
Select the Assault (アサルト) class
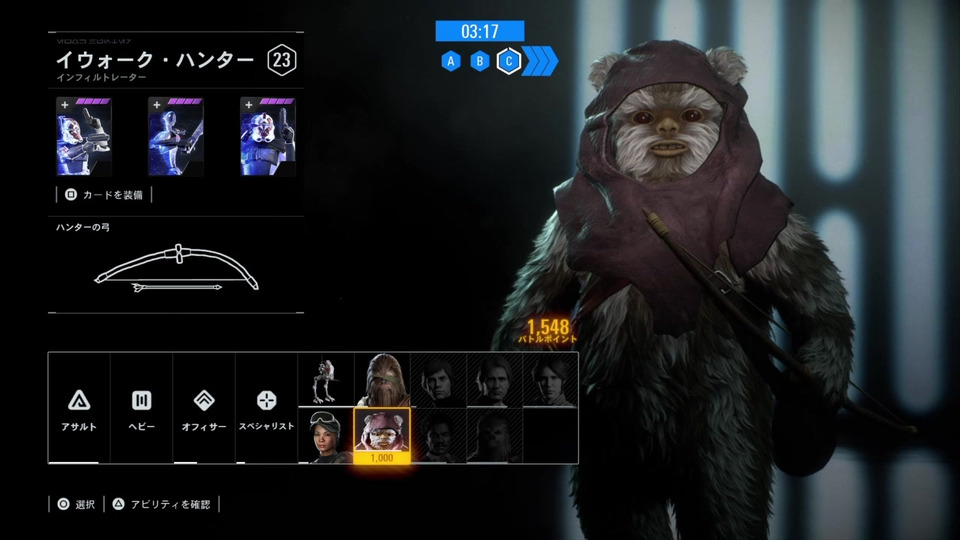pyautogui.click(x=79, y=408)
